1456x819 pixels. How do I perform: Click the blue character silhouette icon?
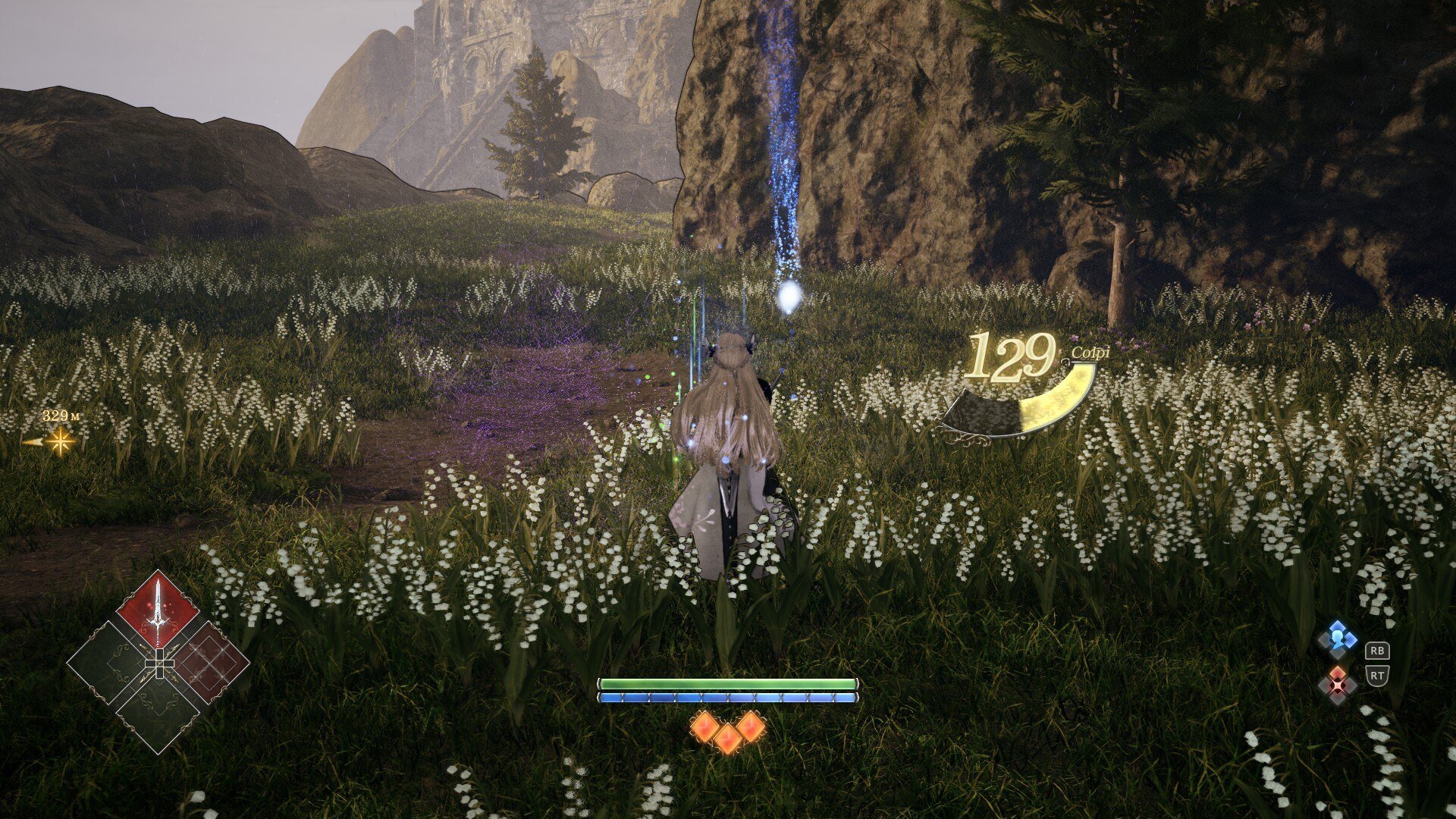click(x=1338, y=639)
